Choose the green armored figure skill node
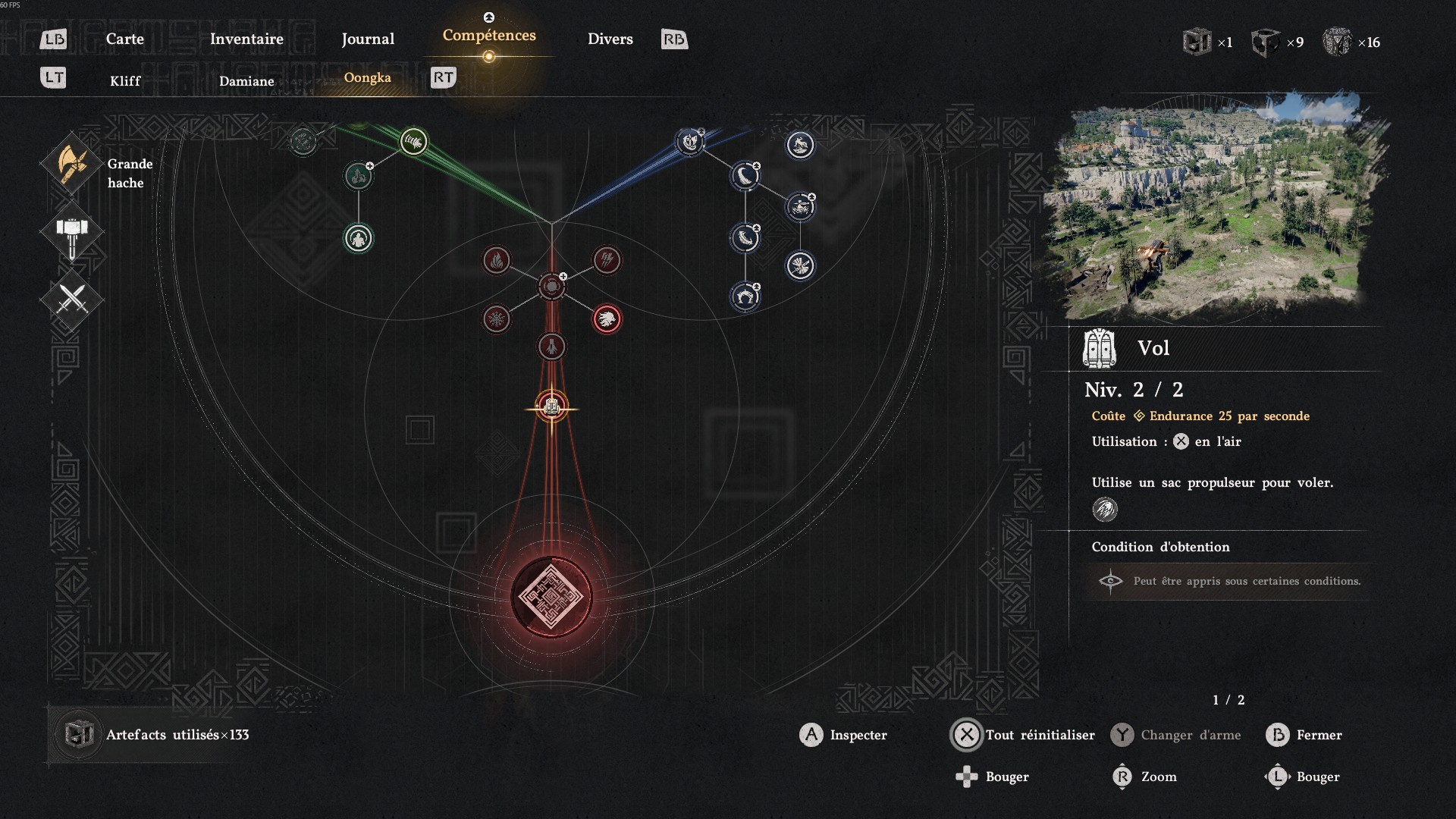This screenshot has width=1456, height=819. (359, 239)
